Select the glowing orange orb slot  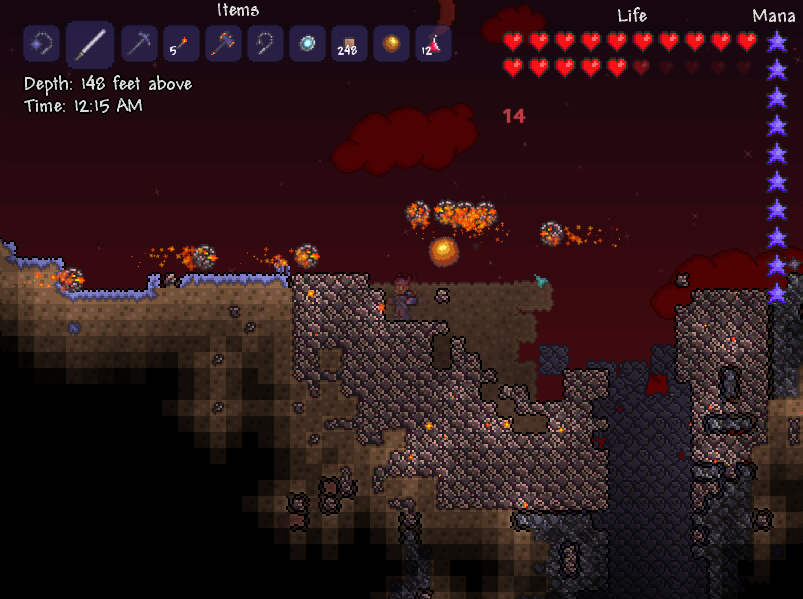[391, 45]
